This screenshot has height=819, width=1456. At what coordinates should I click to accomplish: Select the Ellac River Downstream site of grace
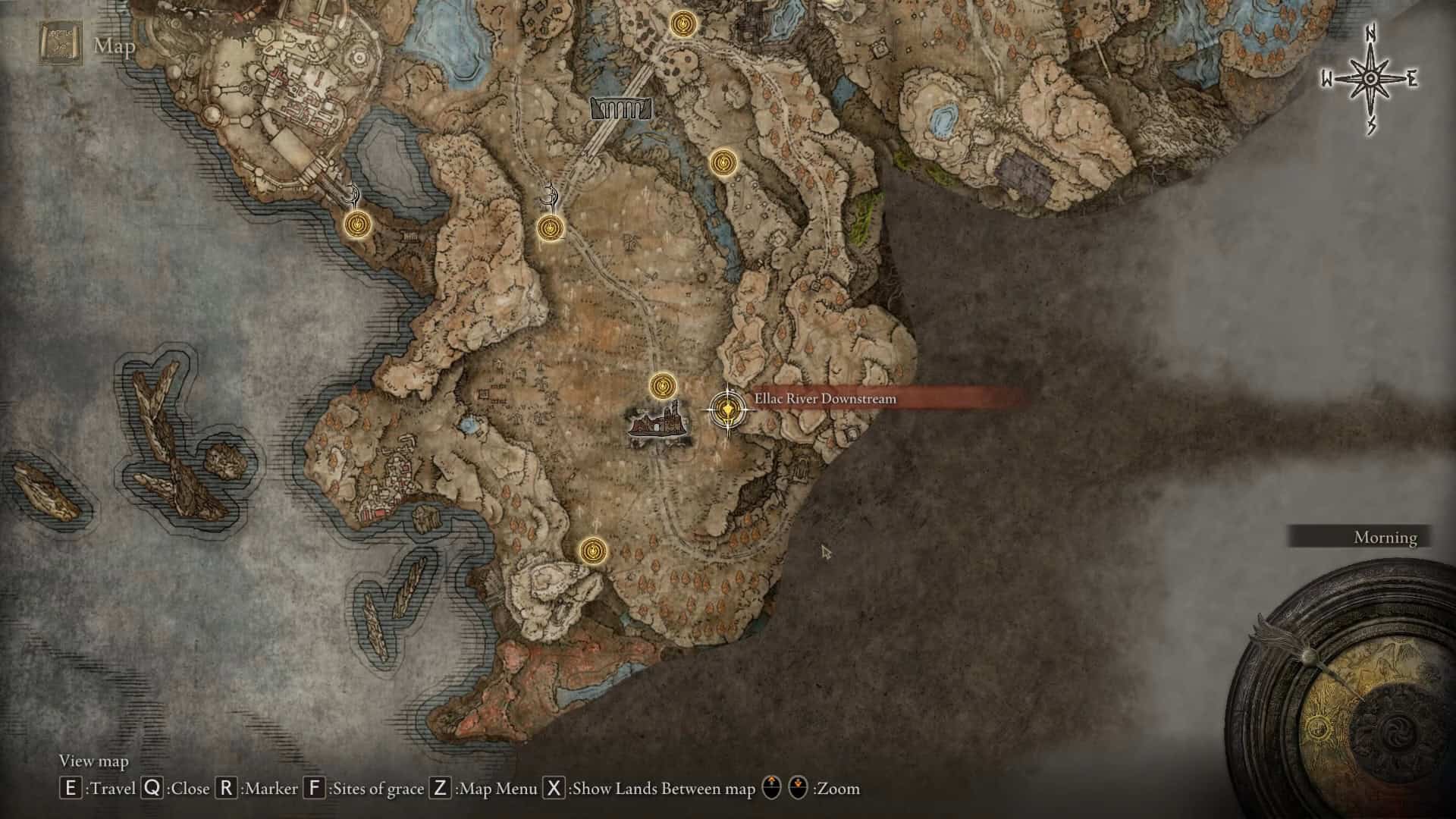click(728, 410)
